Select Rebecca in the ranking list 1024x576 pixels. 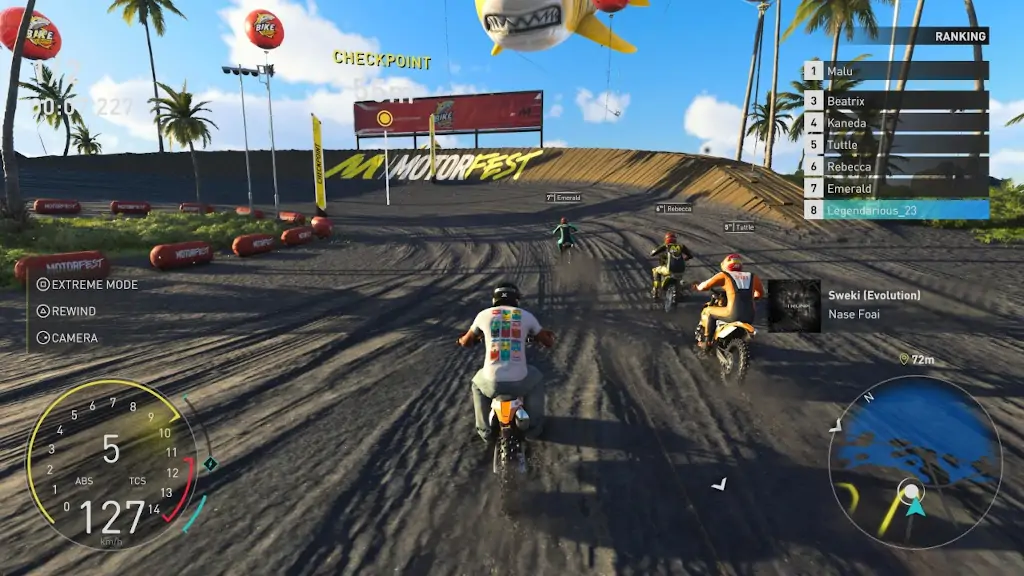click(896, 167)
